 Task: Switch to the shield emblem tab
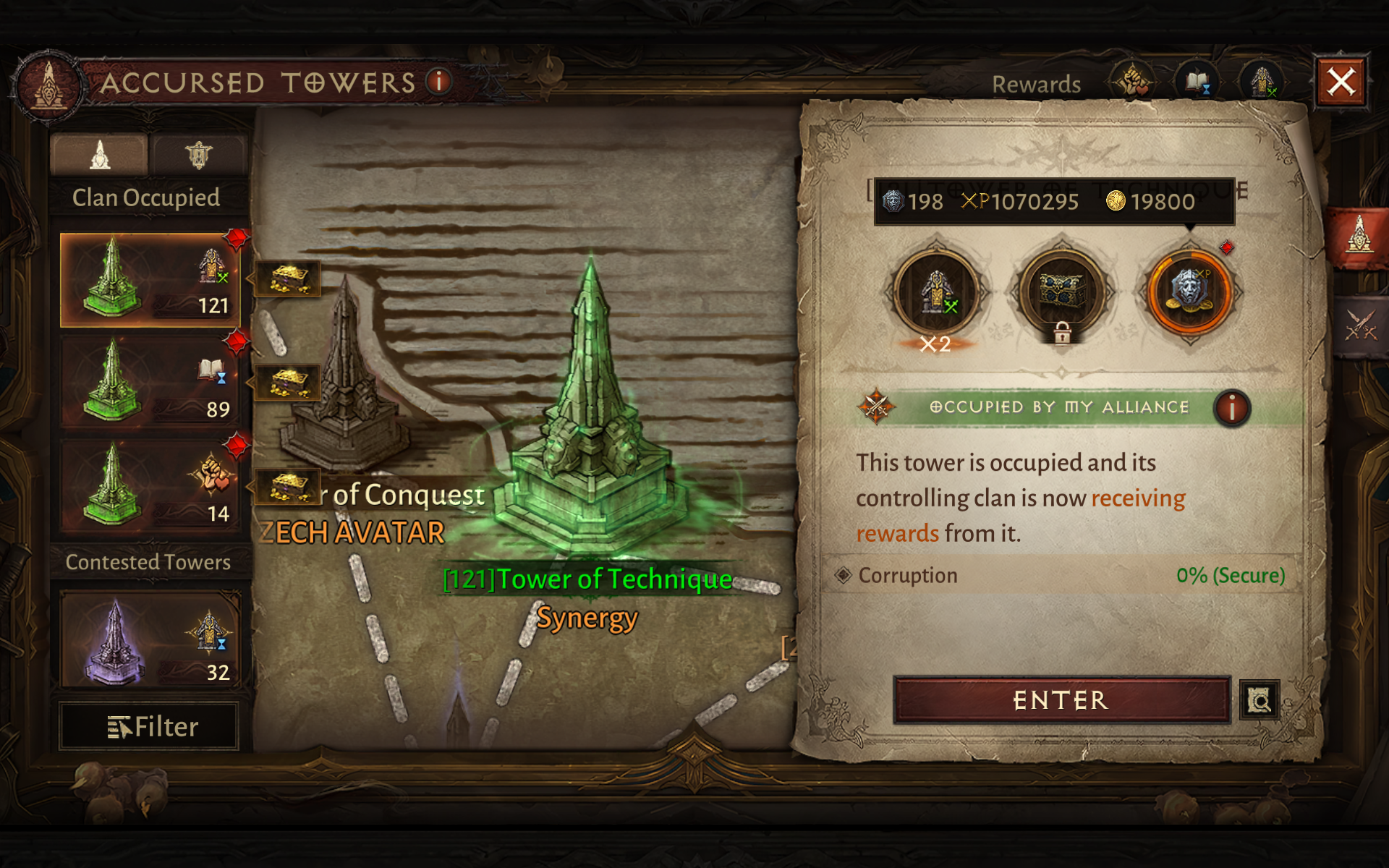198,155
